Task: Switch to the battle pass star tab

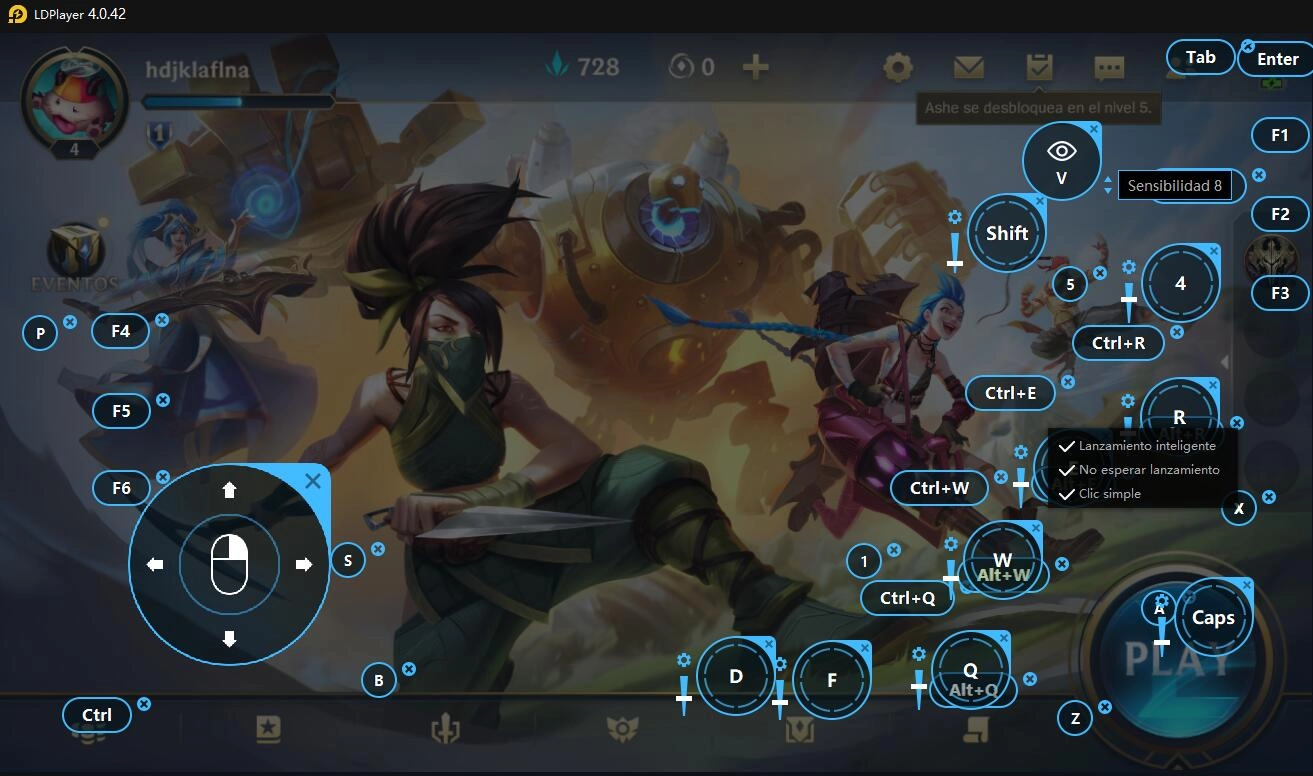Action: 266,731
